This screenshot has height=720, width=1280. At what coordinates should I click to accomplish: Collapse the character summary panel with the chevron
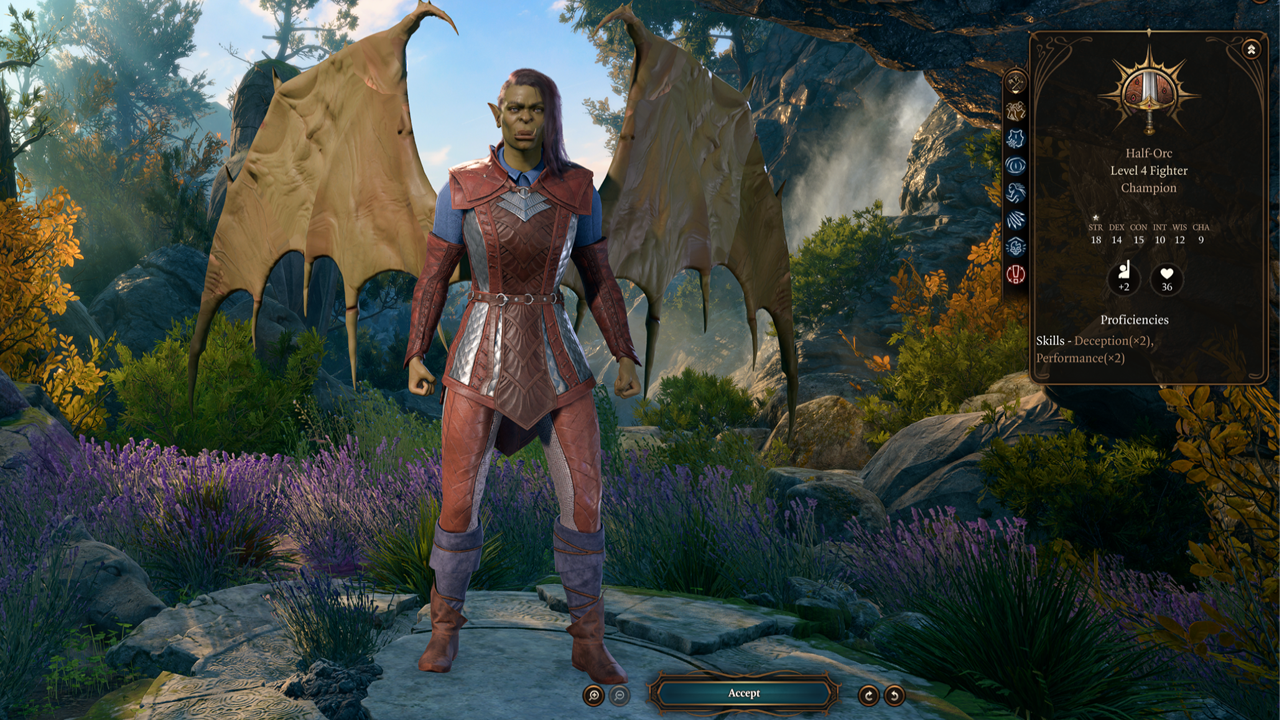coord(1250,48)
